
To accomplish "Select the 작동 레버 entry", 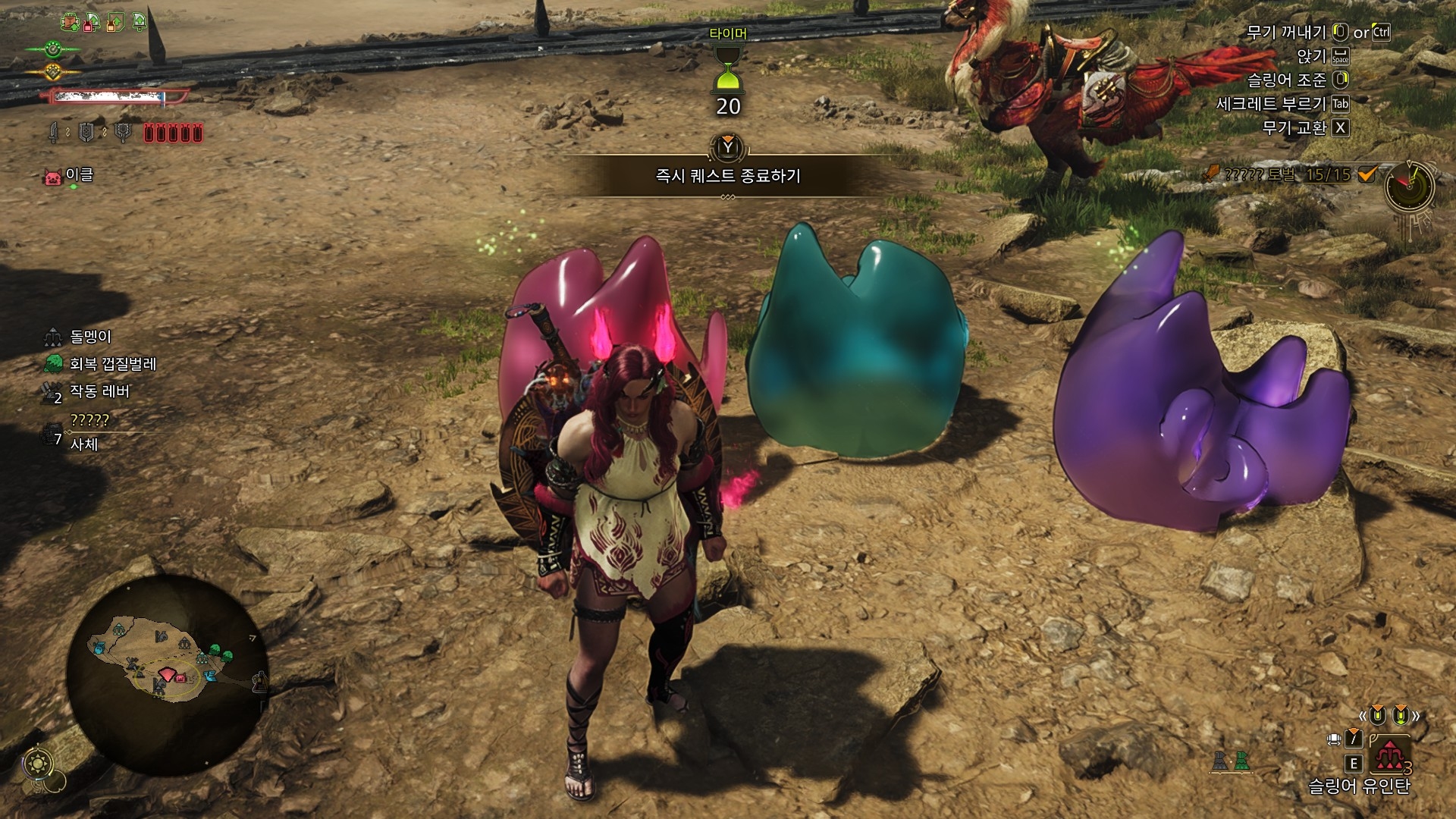I will 99,391.
